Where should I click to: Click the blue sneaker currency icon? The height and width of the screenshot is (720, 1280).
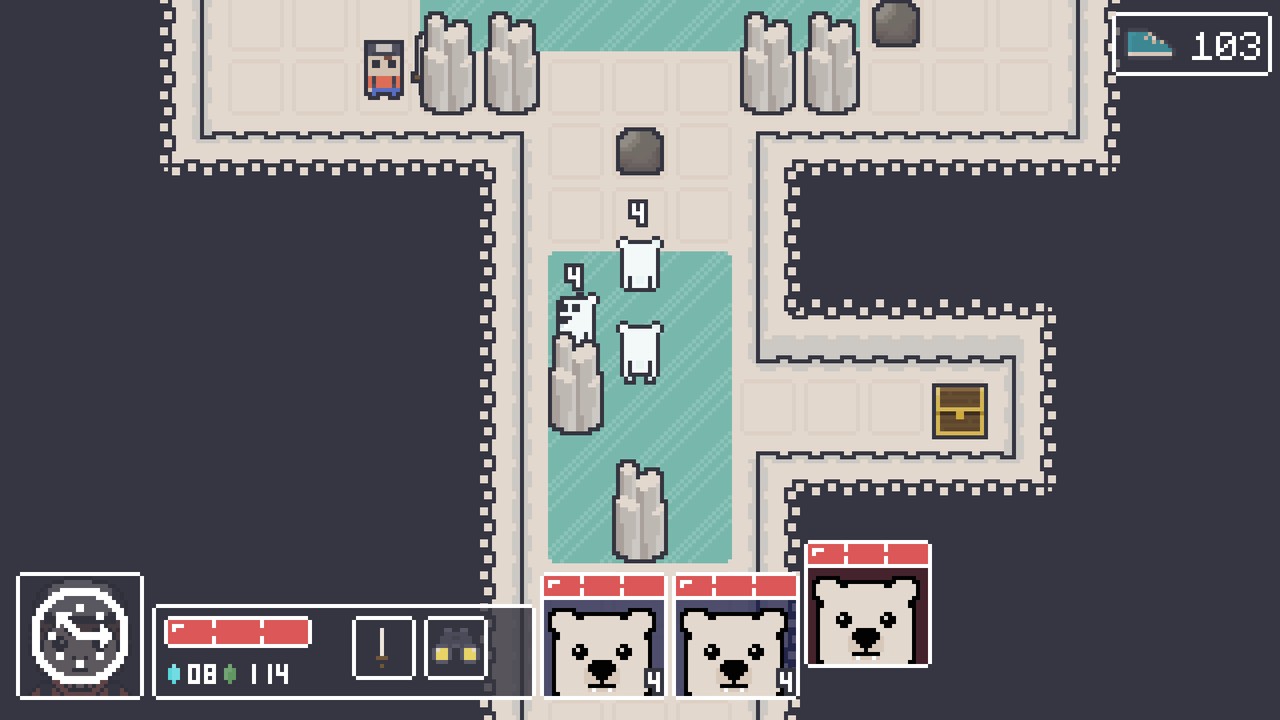[1152, 44]
